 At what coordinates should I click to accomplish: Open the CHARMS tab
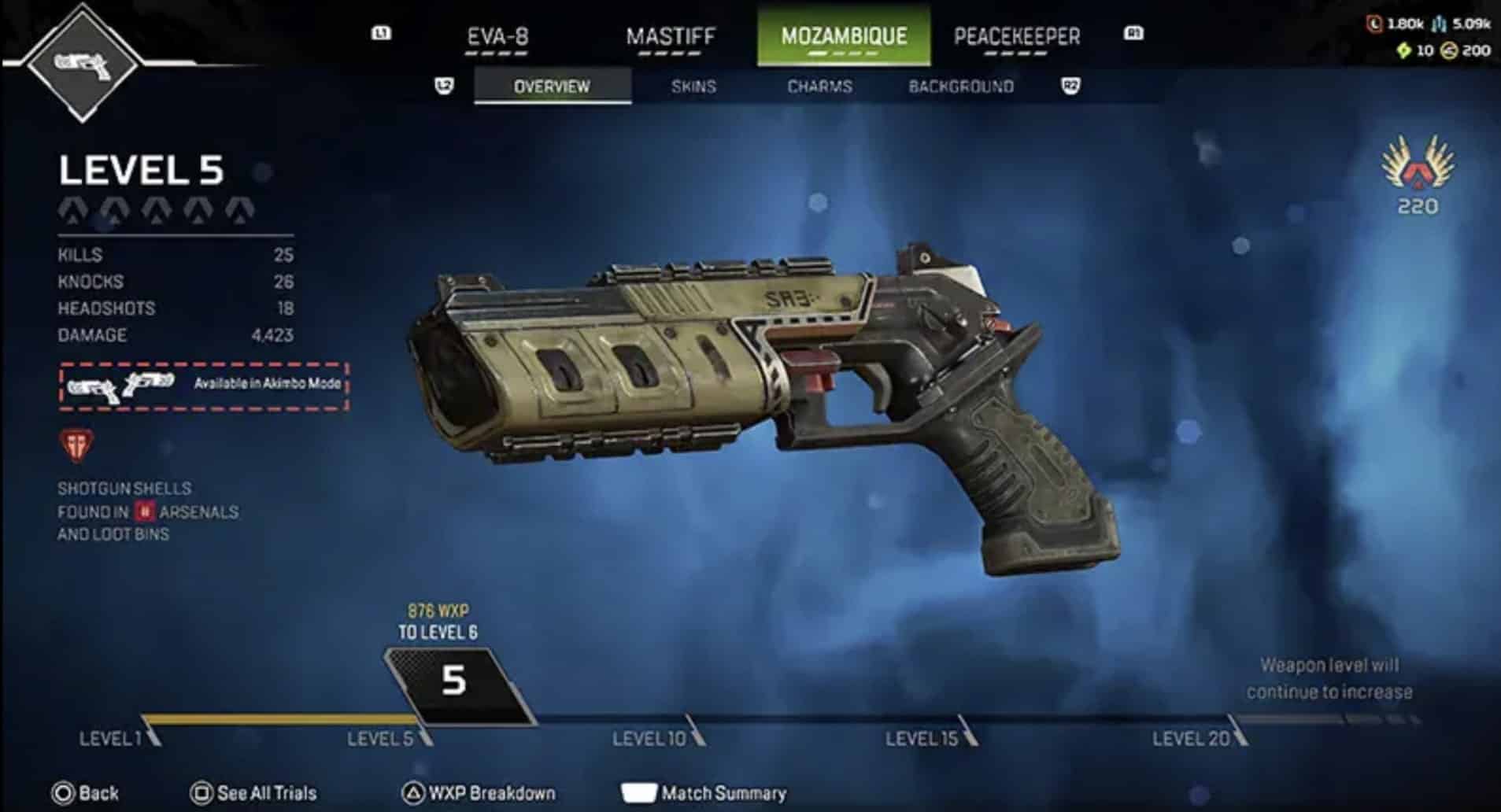pyautogui.click(x=819, y=87)
